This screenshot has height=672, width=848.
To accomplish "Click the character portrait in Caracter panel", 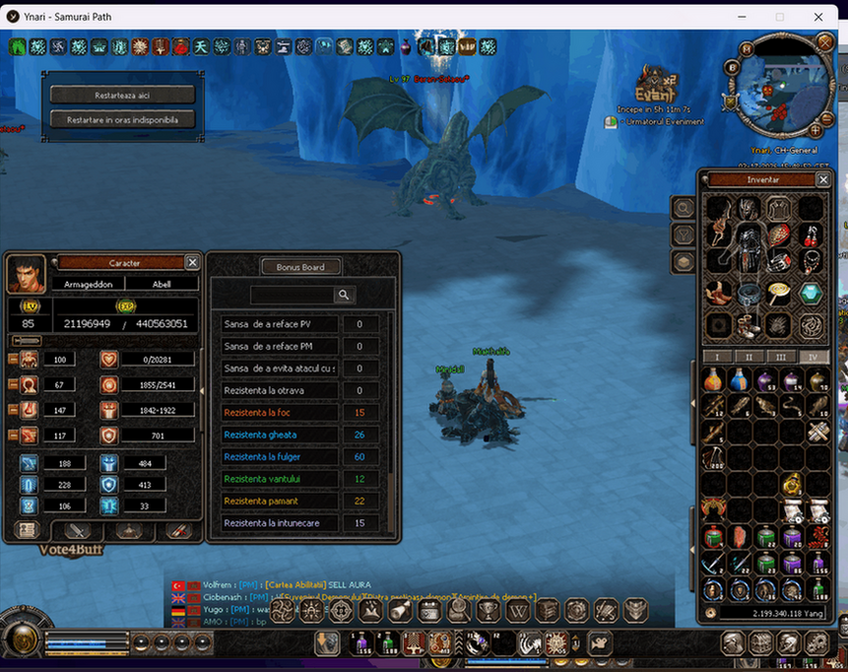I will (26, 274).
